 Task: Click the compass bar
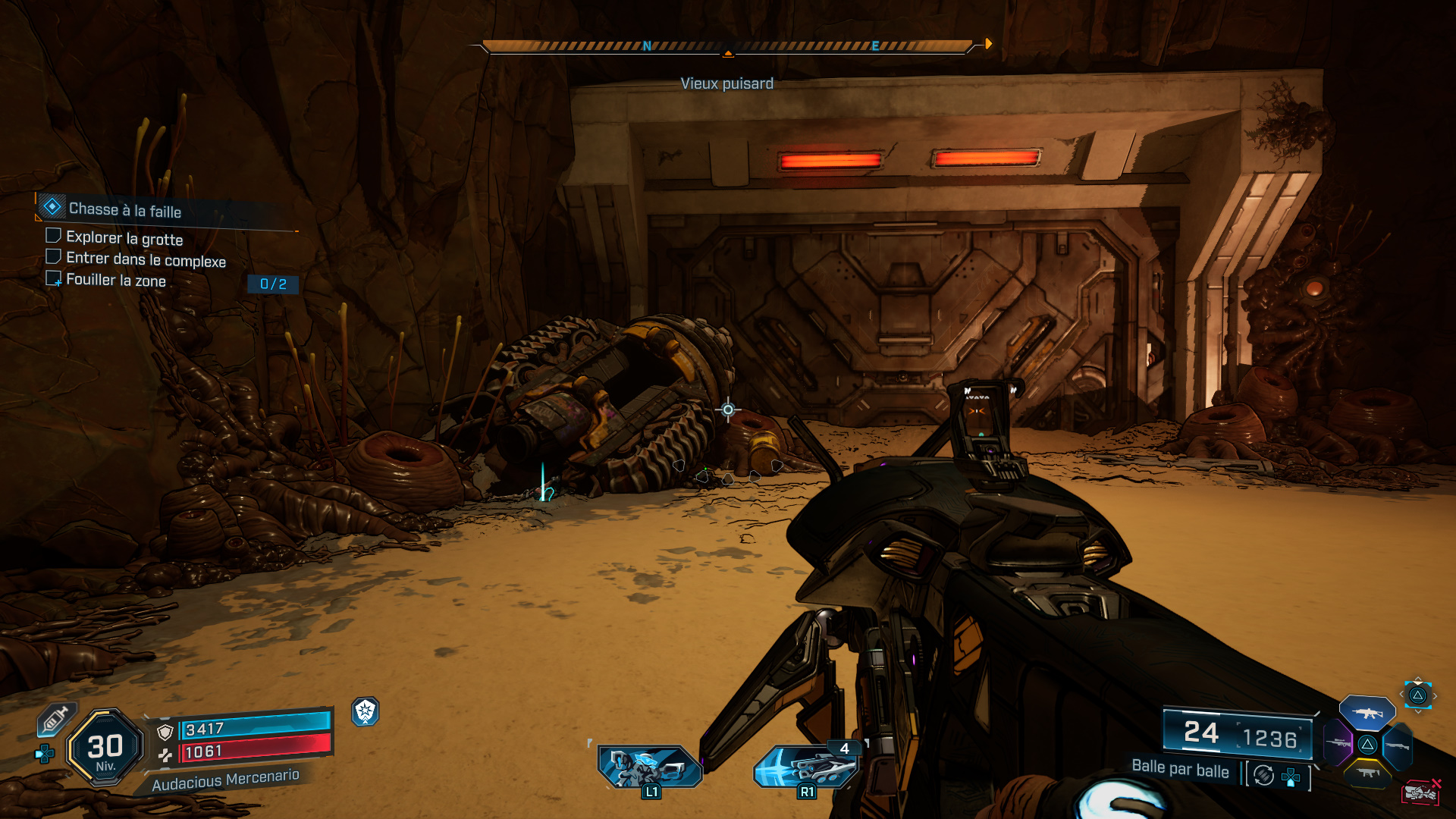[x=726, y=47]
